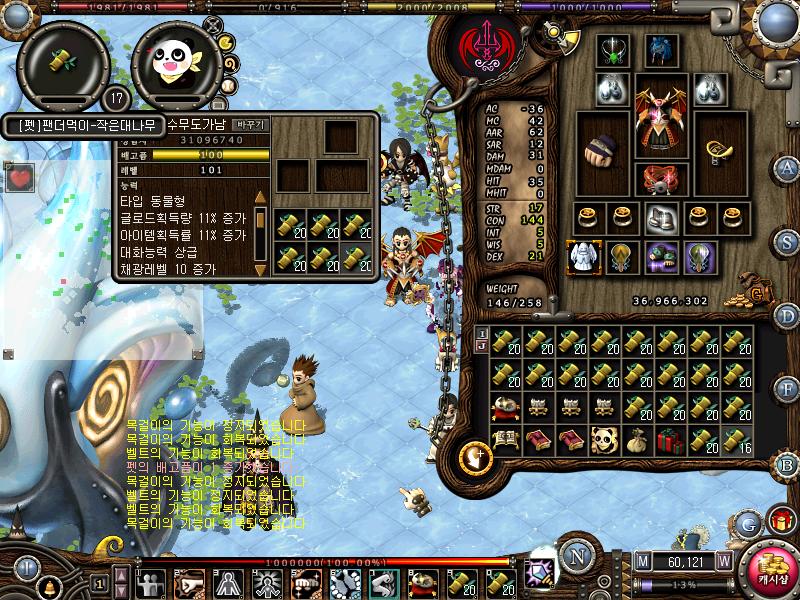Click the M button beside 60,121
This screenshot has width=800, height=600.
tap(642, 561)
